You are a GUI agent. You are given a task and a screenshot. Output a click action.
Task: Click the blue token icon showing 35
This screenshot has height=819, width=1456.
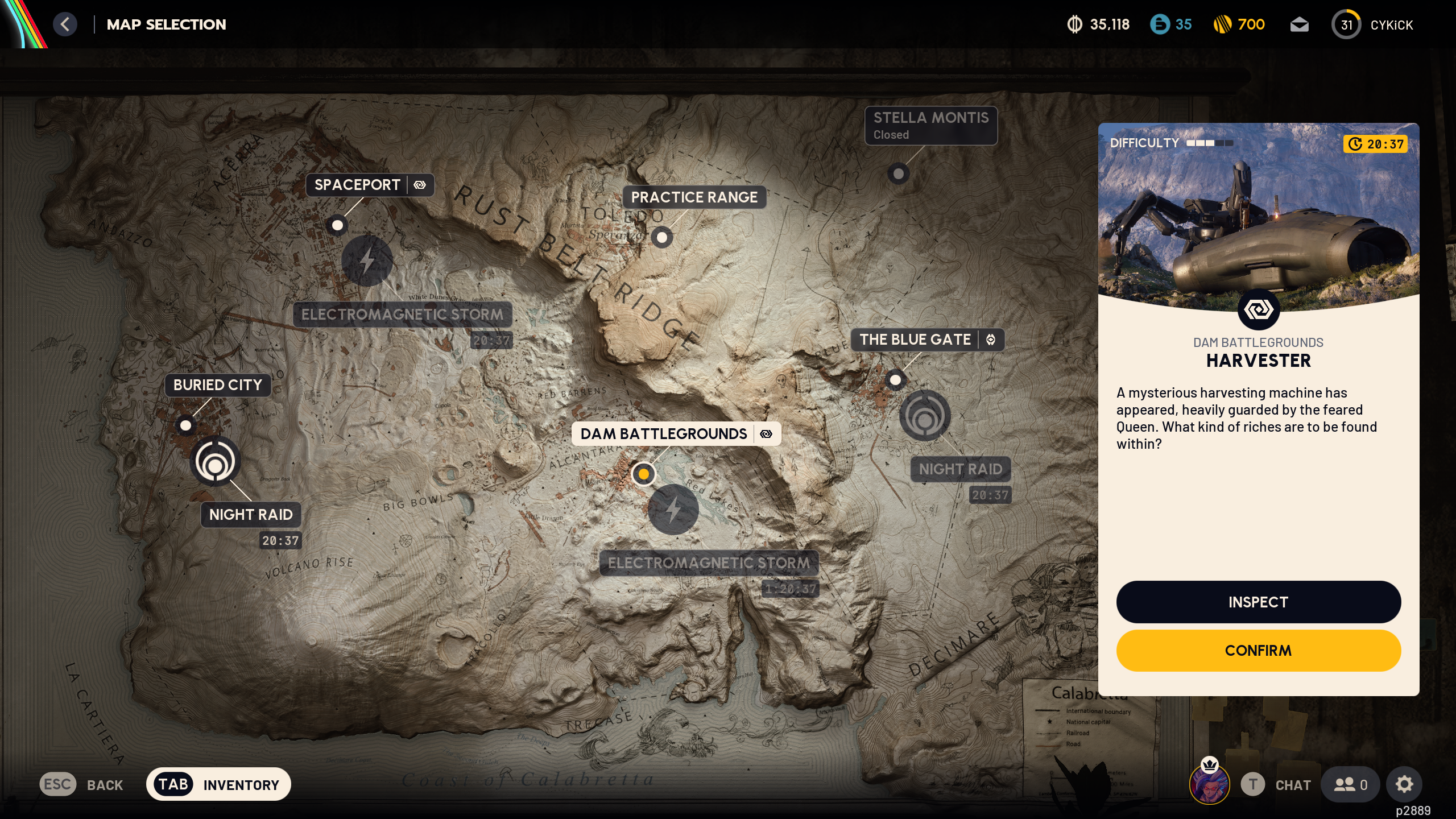tap(1160, 24)
